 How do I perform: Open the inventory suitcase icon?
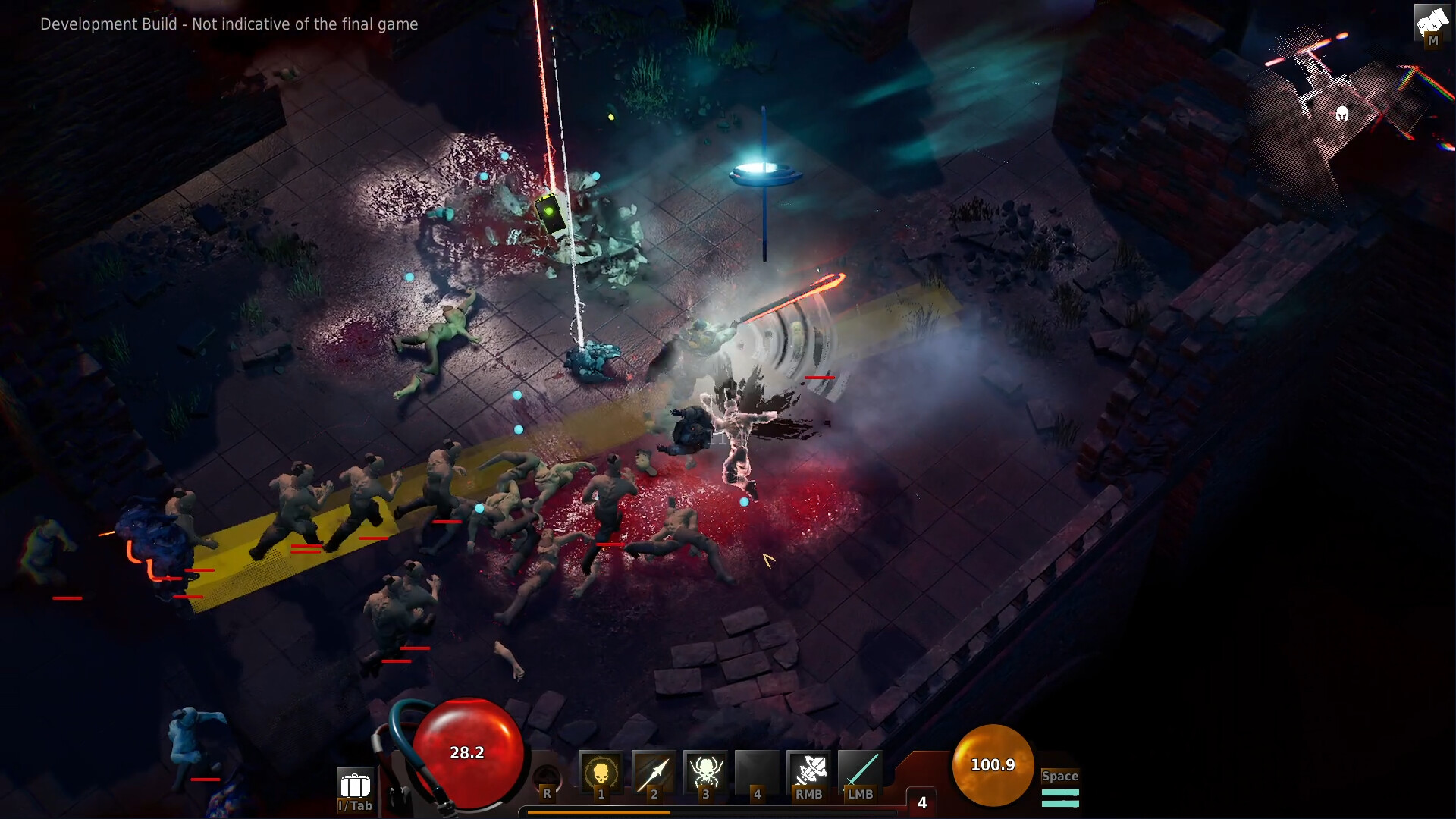(355, 786)
